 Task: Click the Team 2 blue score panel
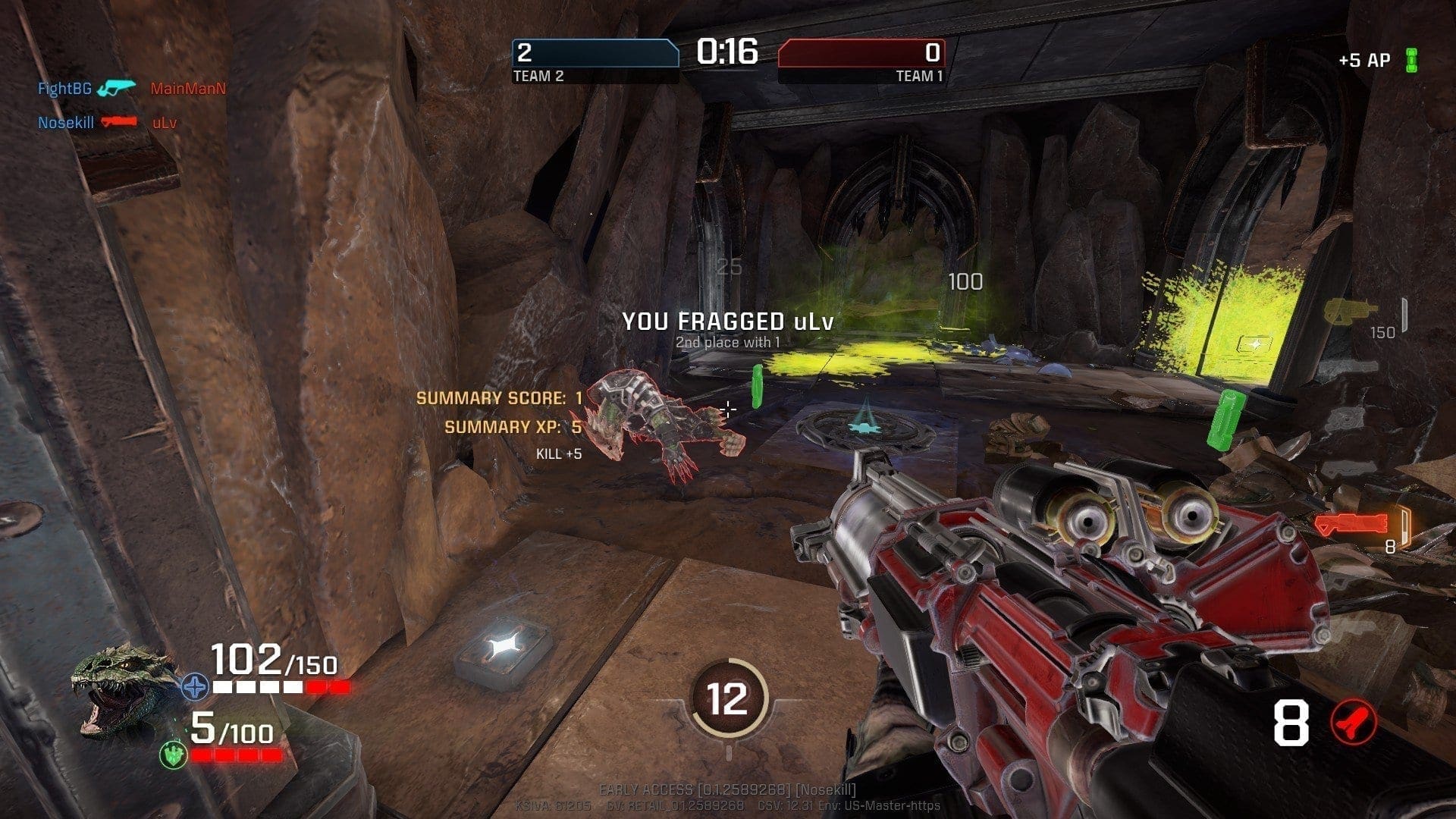coord(595,53)
